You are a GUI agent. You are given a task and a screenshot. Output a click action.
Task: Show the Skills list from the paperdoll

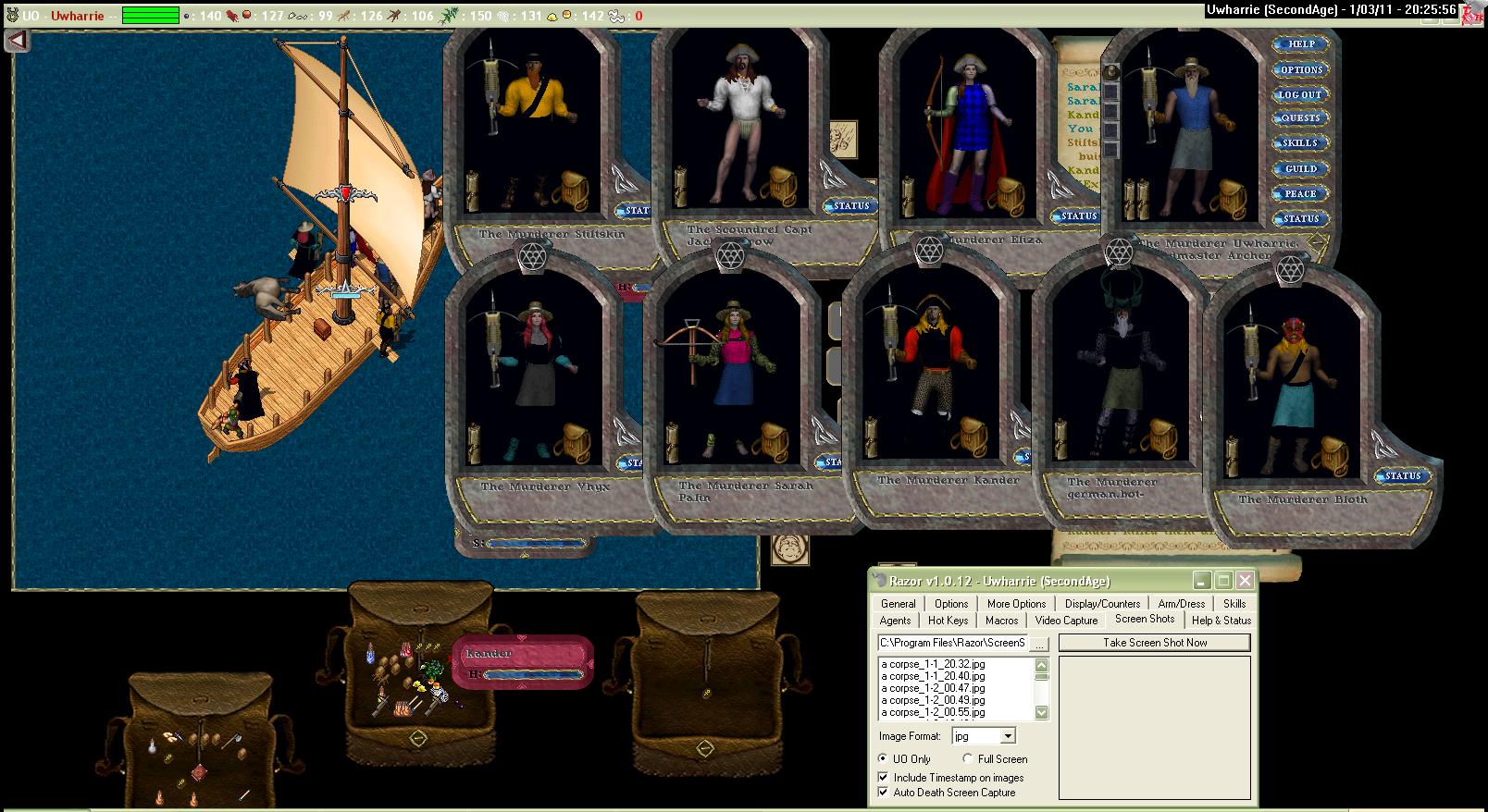(1300, 143)
